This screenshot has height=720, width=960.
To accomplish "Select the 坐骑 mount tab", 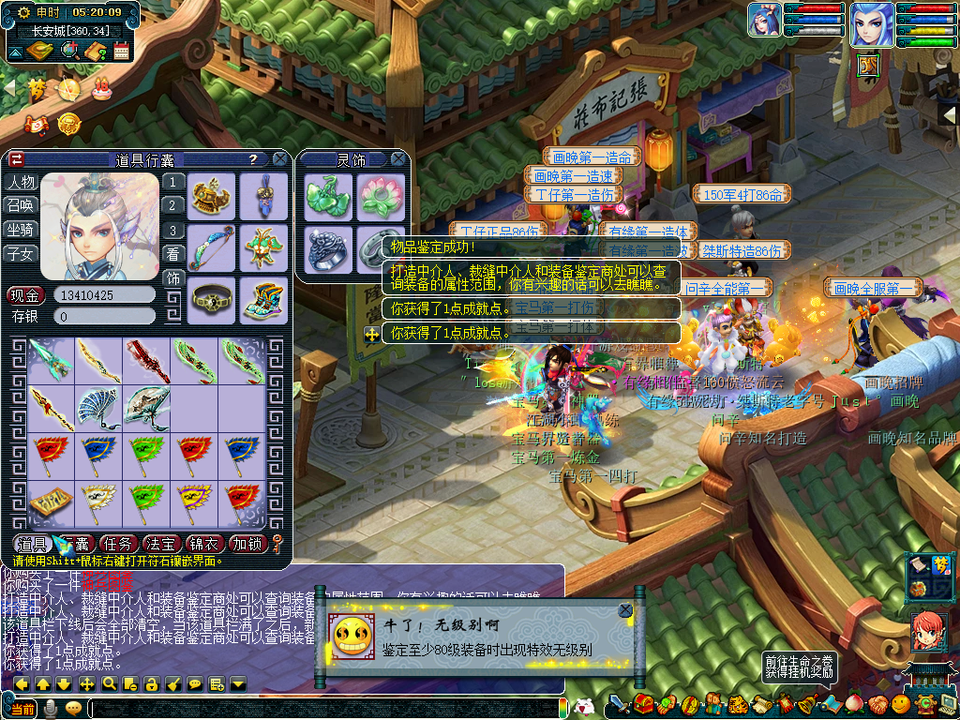I will coord(21,230).
